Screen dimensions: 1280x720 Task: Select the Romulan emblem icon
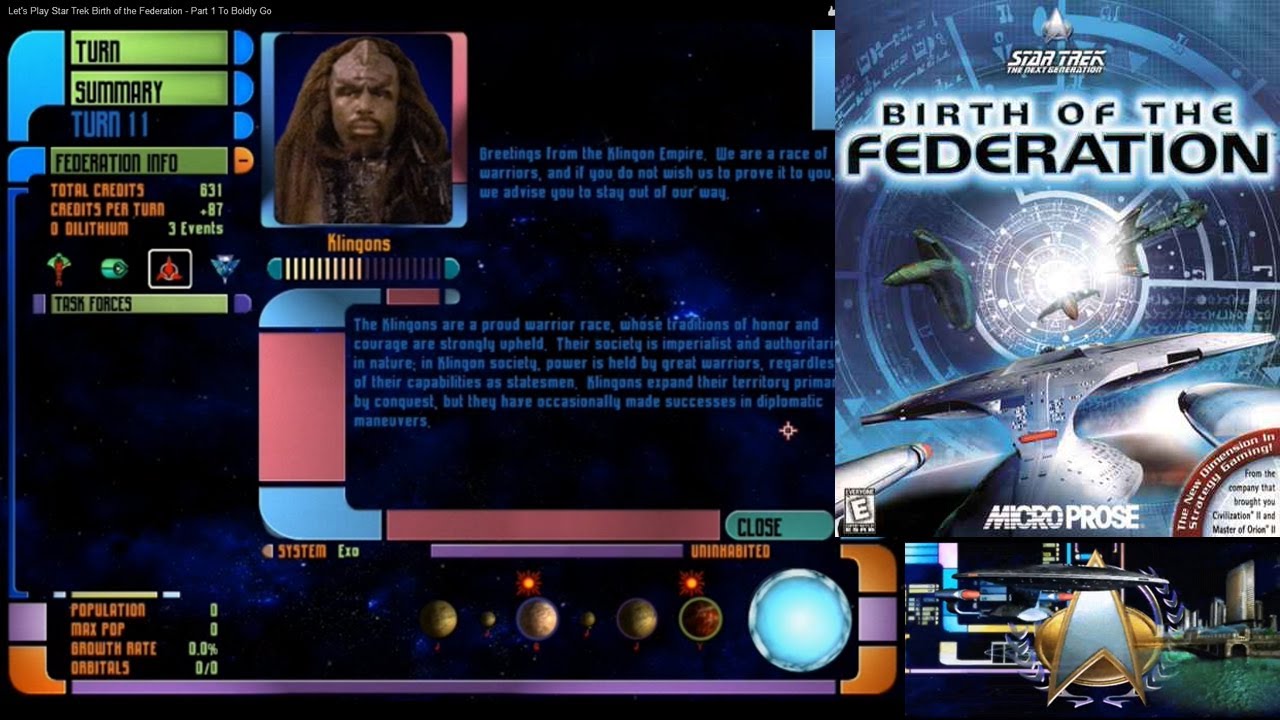60,267
